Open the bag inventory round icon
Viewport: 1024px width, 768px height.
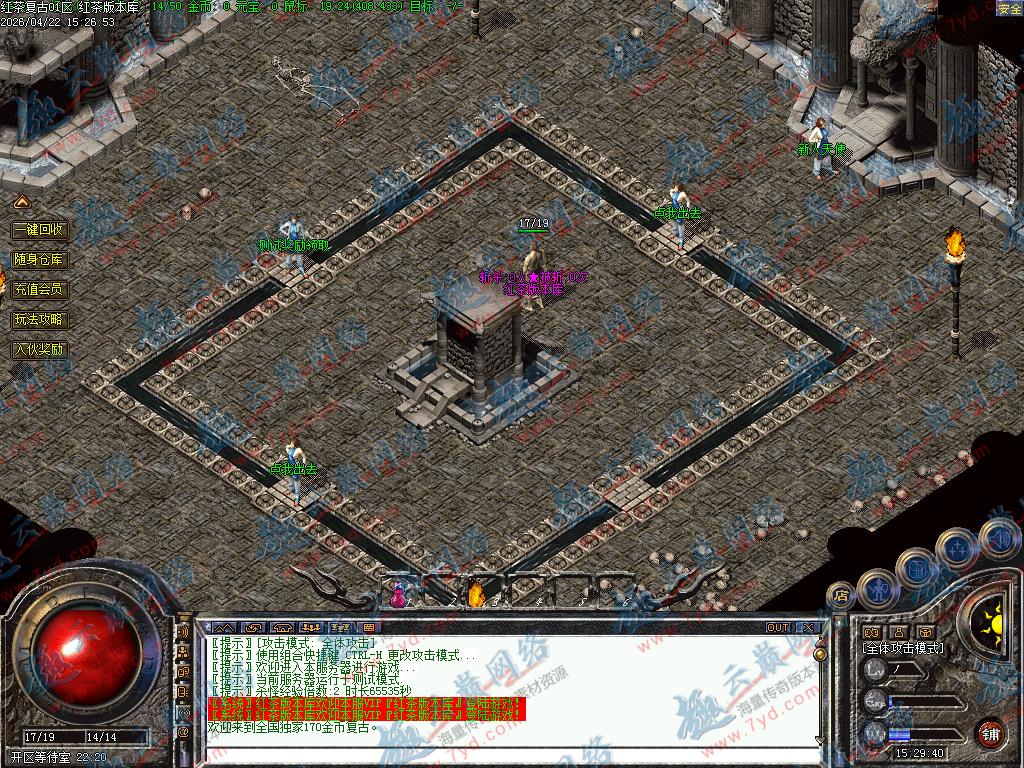click(917, 567)
